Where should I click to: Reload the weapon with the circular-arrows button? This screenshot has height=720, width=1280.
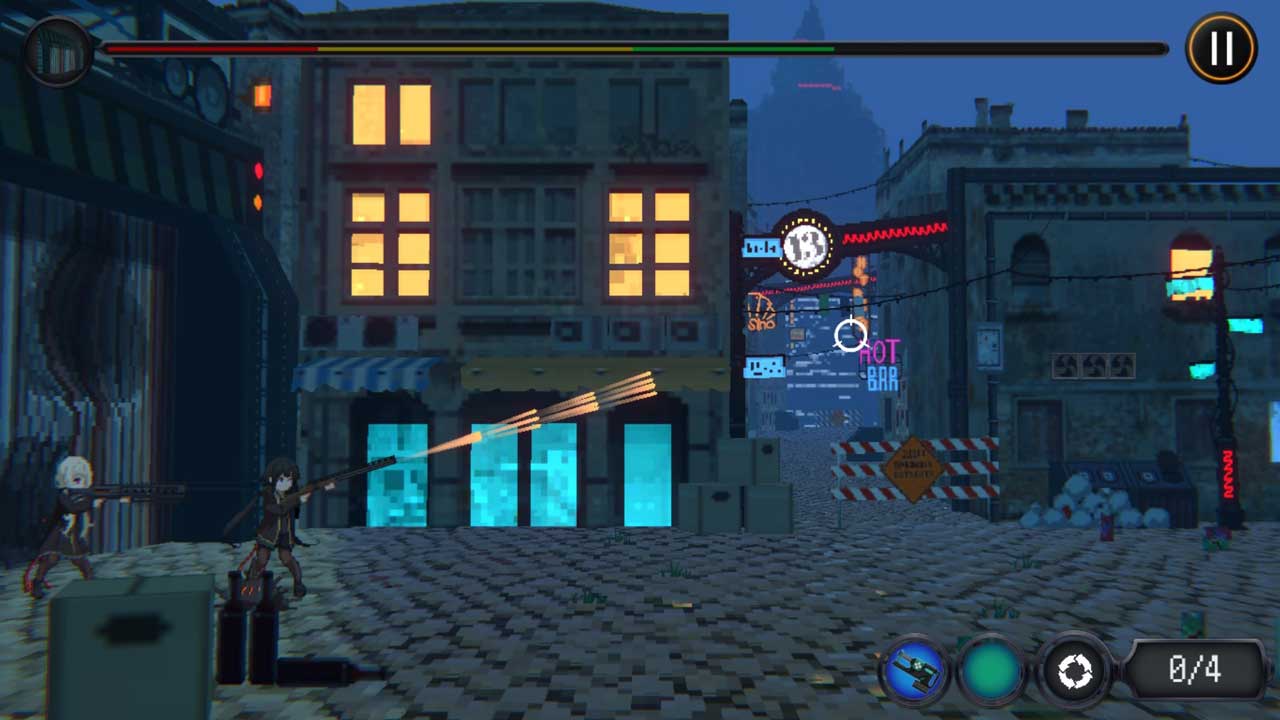pyautogui.click(x=1074, y=671)
